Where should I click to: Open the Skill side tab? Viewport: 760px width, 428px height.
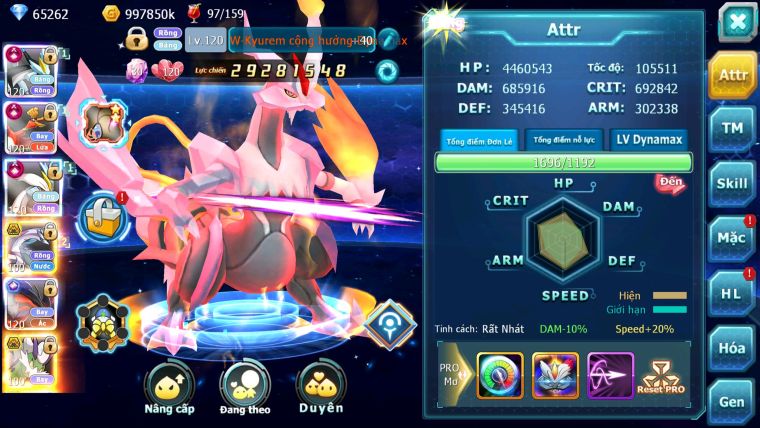tap(732, 183)
